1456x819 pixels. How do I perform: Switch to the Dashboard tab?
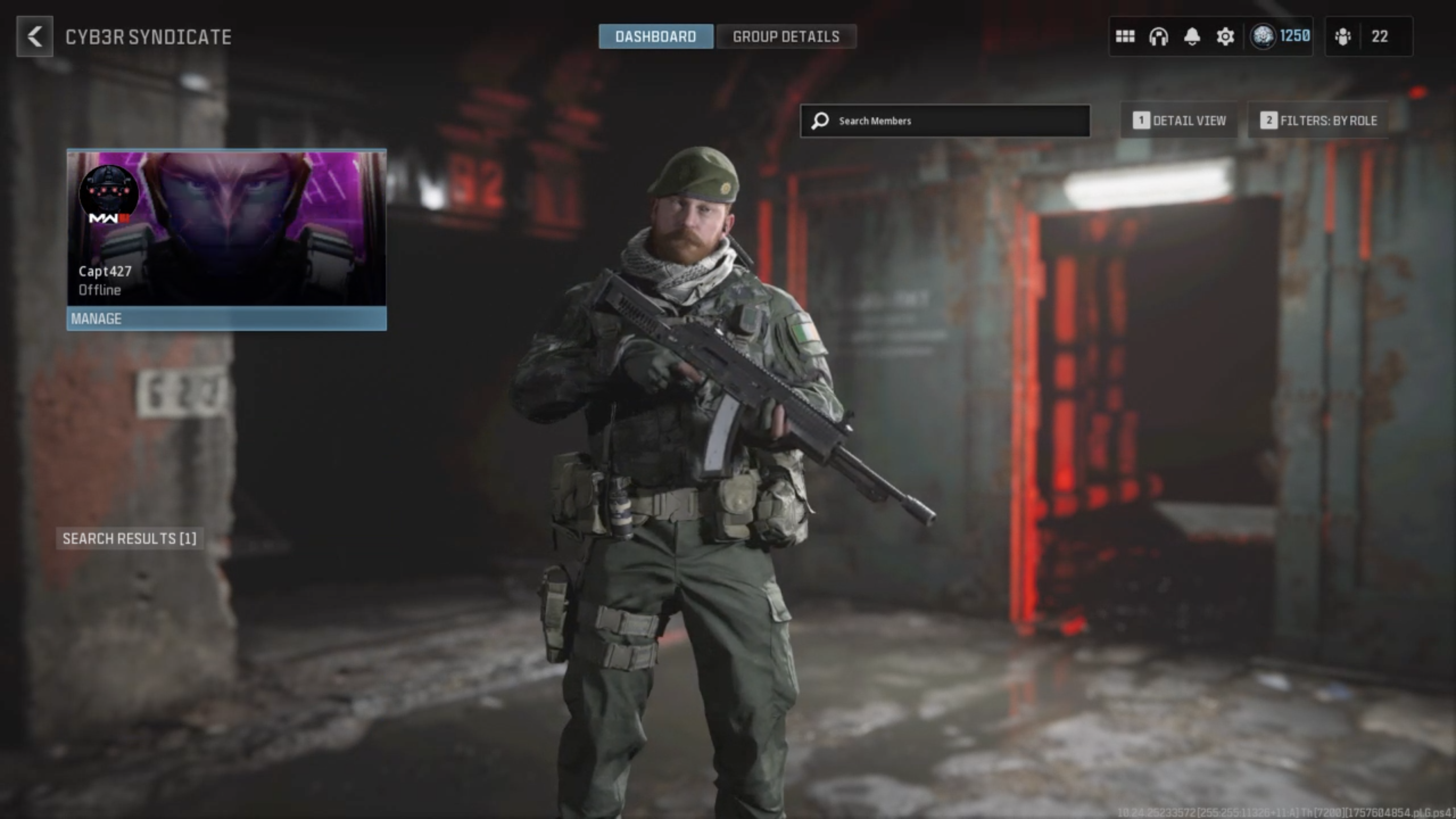click(656, 37)
